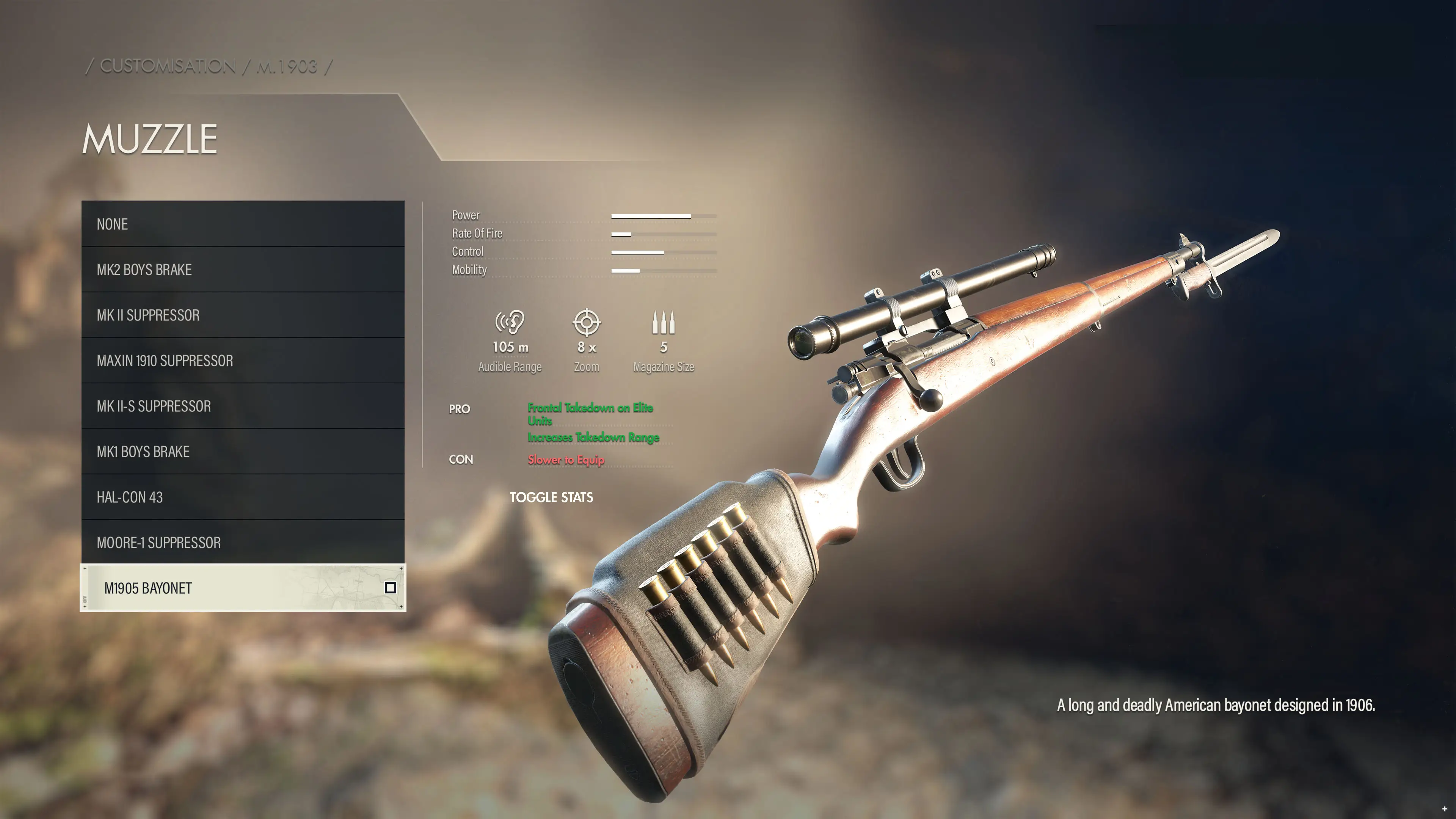Select the Moore-1 Suppressor
Screen dimensions: 1456x819
pyautogui.click(x=243, y=543)
